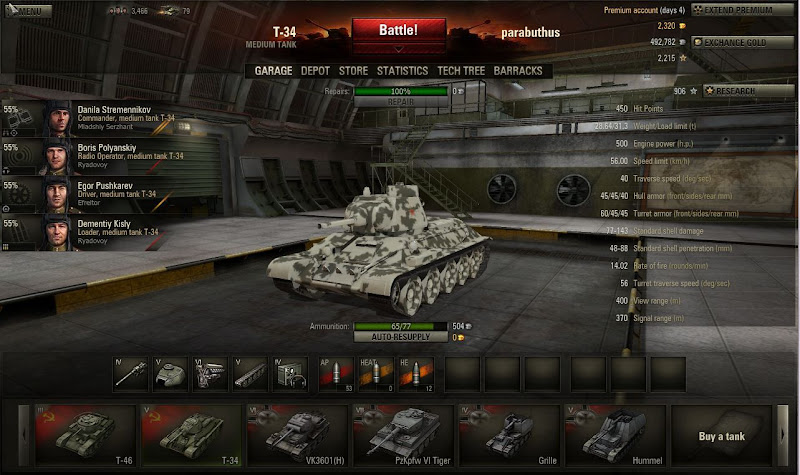Show the Statistics tab

(402, 71)
